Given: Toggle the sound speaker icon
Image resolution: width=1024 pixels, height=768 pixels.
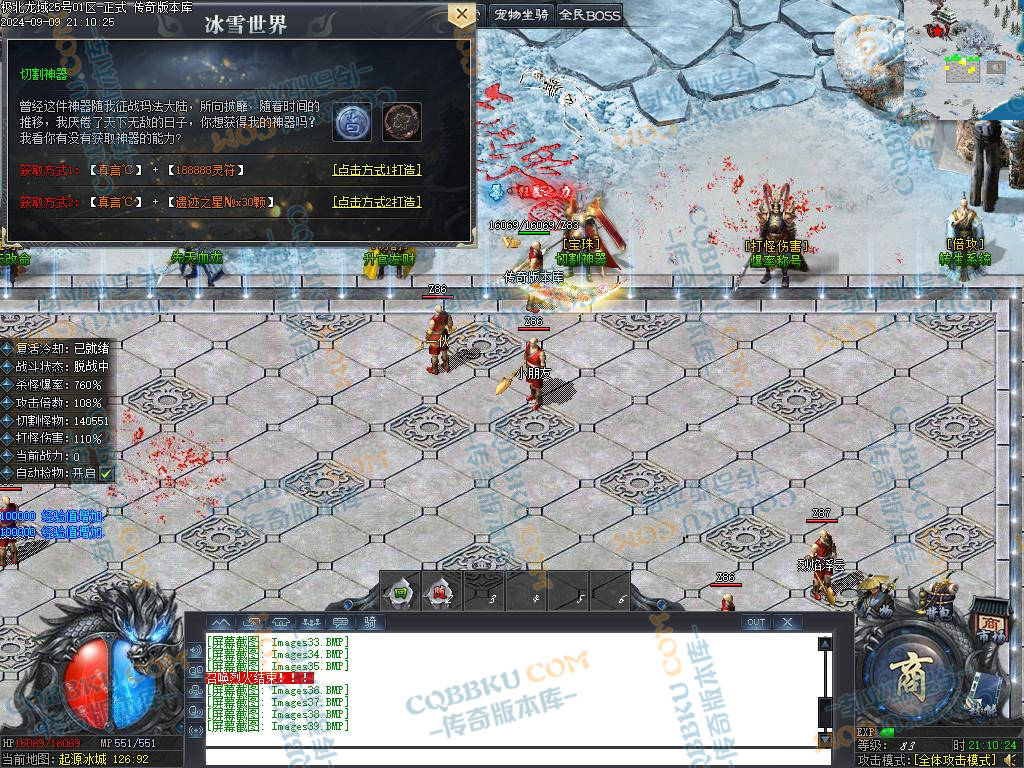Looking at the screenshot, I should [194, 650].
